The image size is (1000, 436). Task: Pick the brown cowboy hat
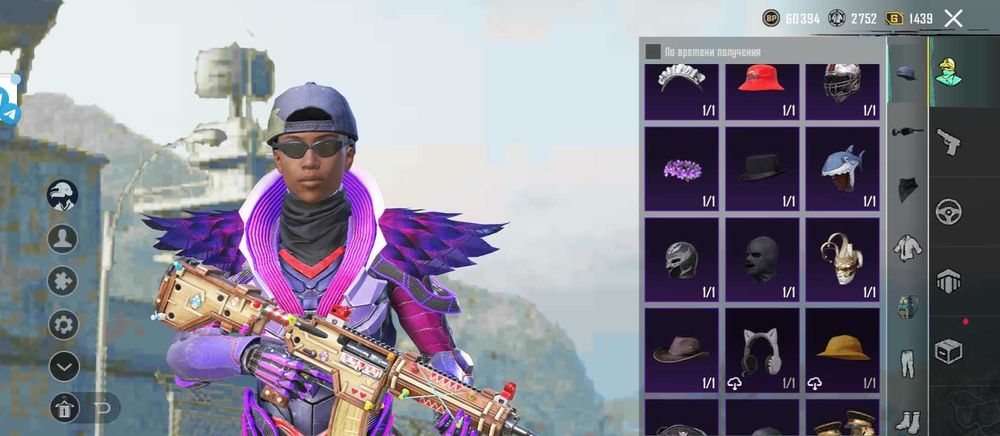(681, 349)
